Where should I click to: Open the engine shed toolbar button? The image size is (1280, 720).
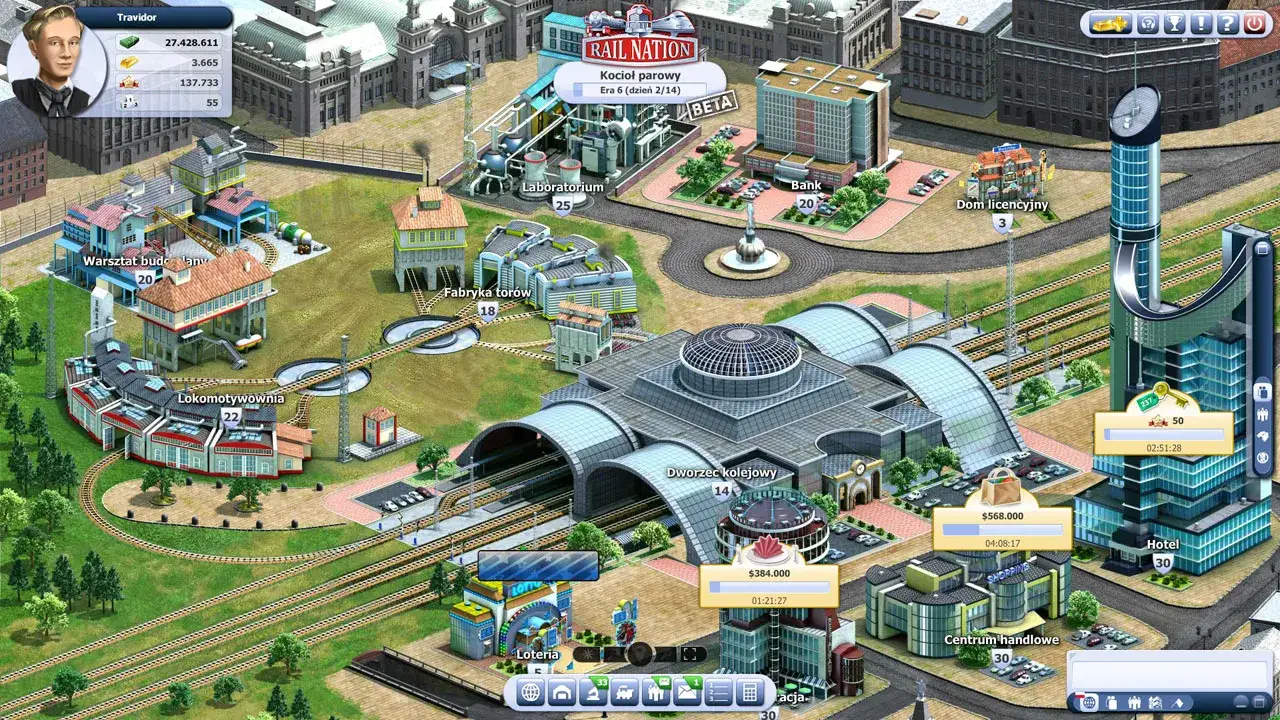pyautogui.click(x=562, y=692)
